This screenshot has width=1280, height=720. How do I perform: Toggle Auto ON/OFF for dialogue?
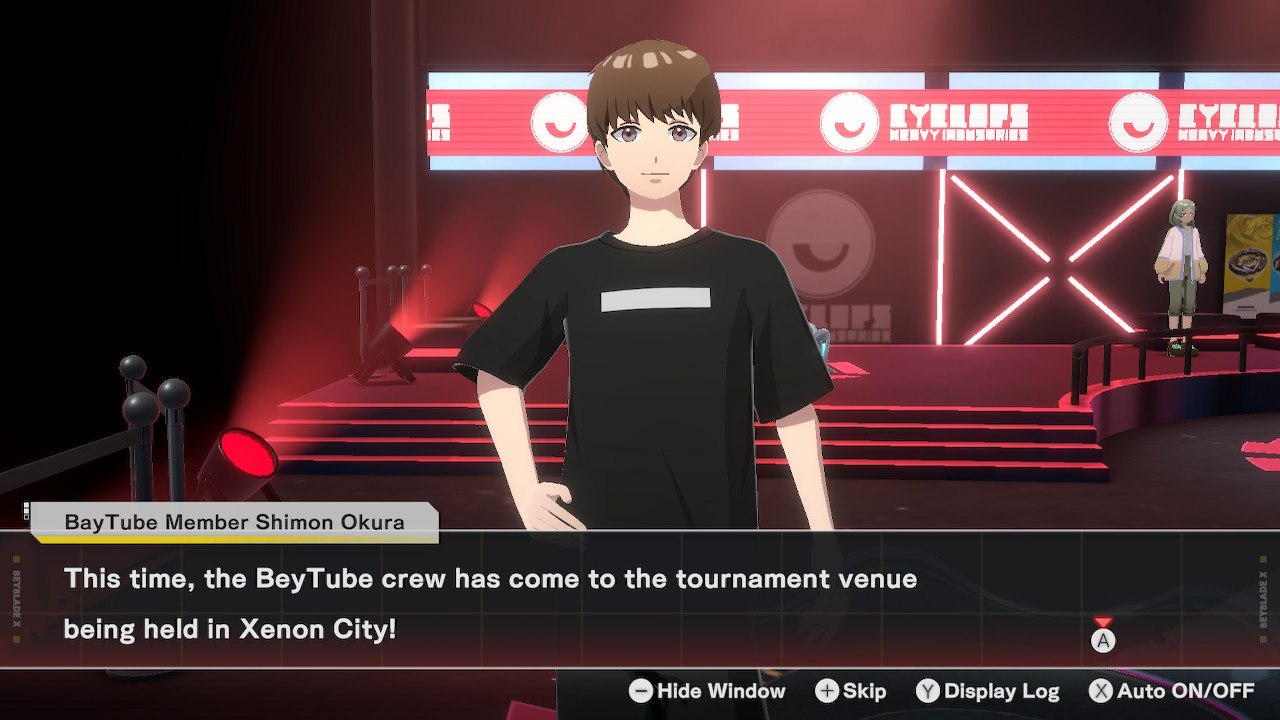[1172, 691]
